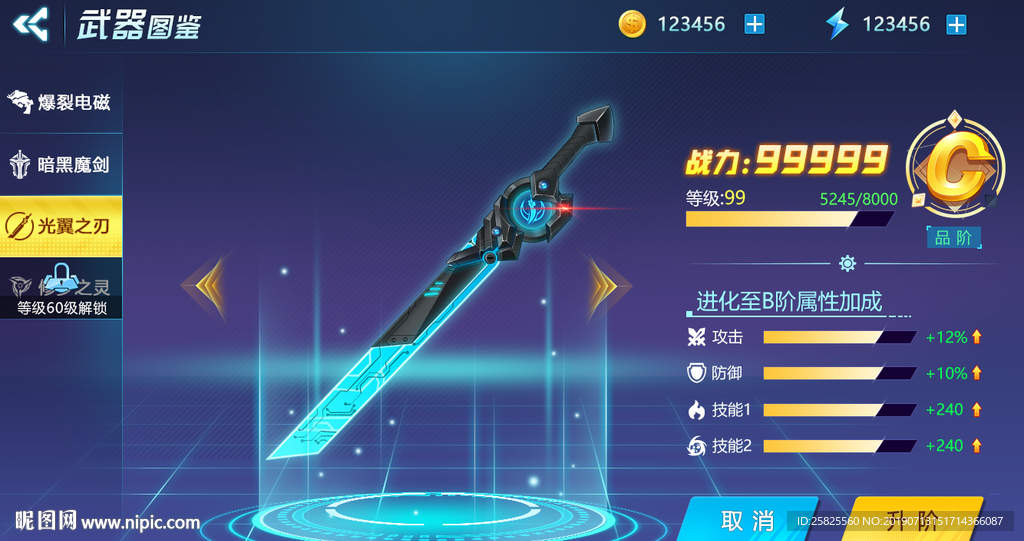This screenshot has width=1024, height=541.
Task: Go back with the double-arrow button
Action: 32,23
